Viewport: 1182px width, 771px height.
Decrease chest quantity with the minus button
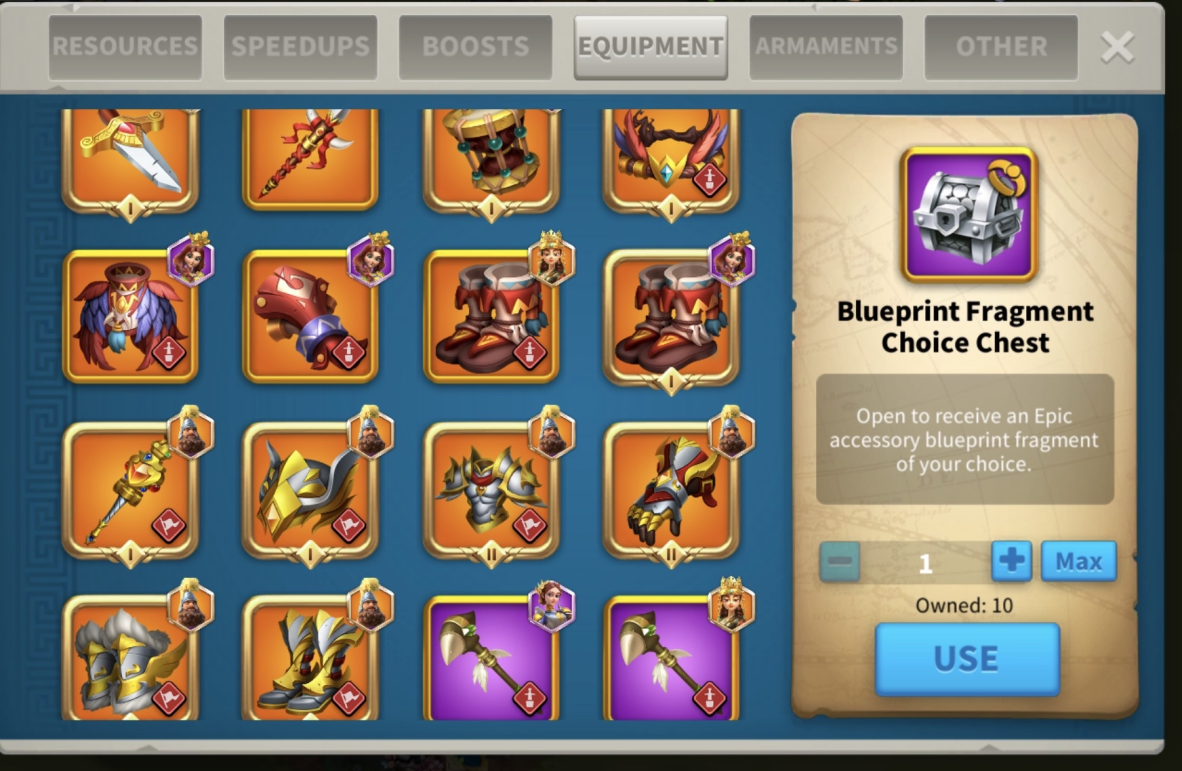tap(840, 562)
